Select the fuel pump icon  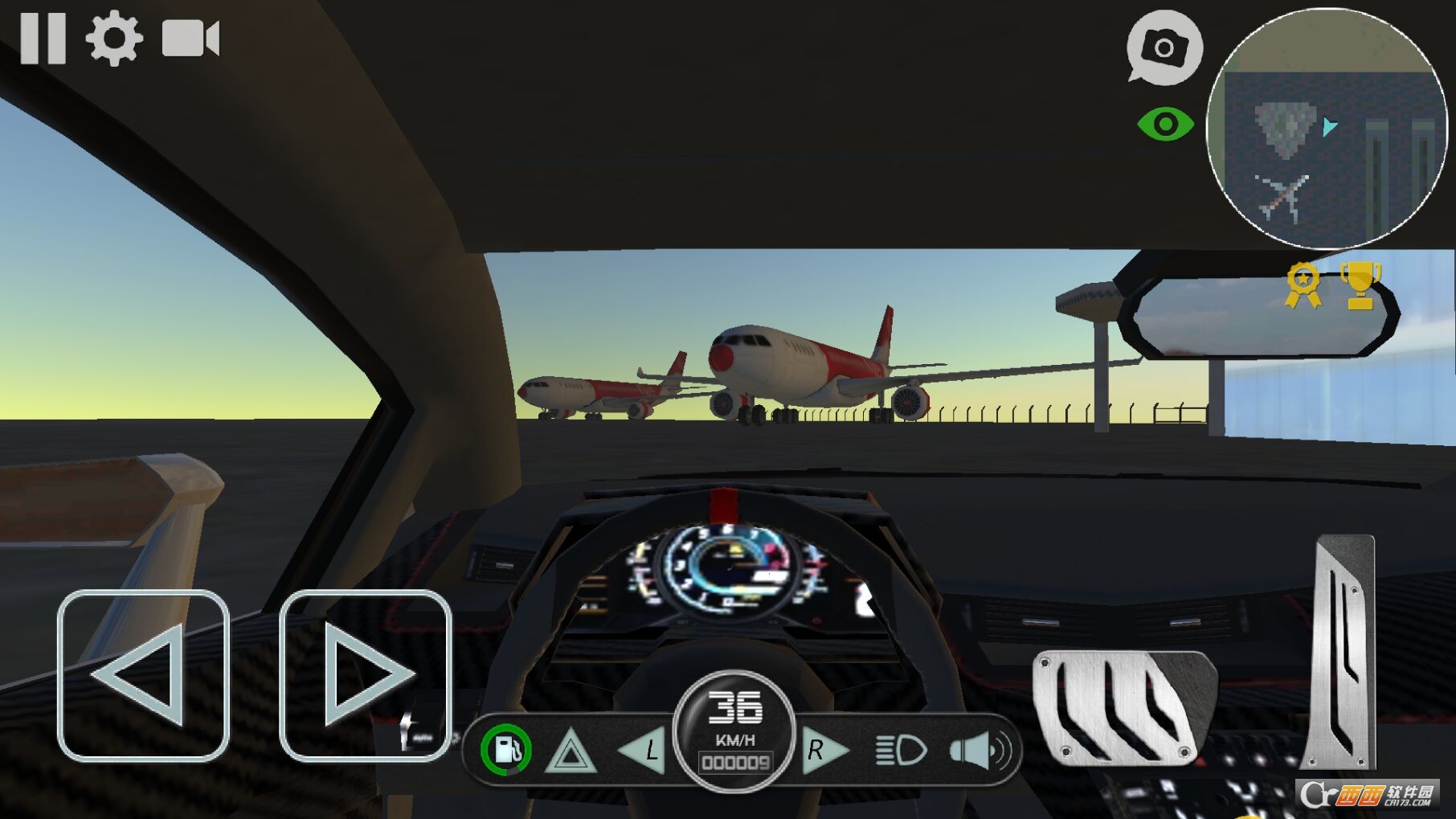click(x=506, y=749)
